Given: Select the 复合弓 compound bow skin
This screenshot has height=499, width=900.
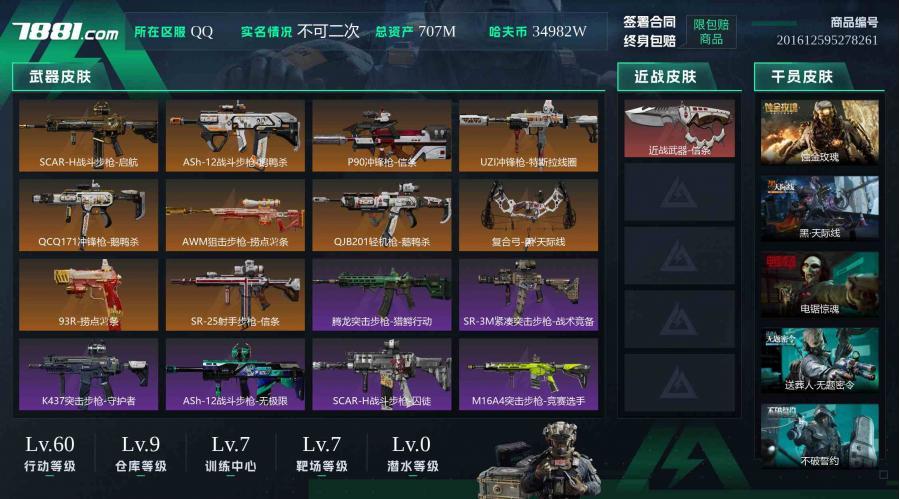Looking at the screenshot, I should [528, 214].
